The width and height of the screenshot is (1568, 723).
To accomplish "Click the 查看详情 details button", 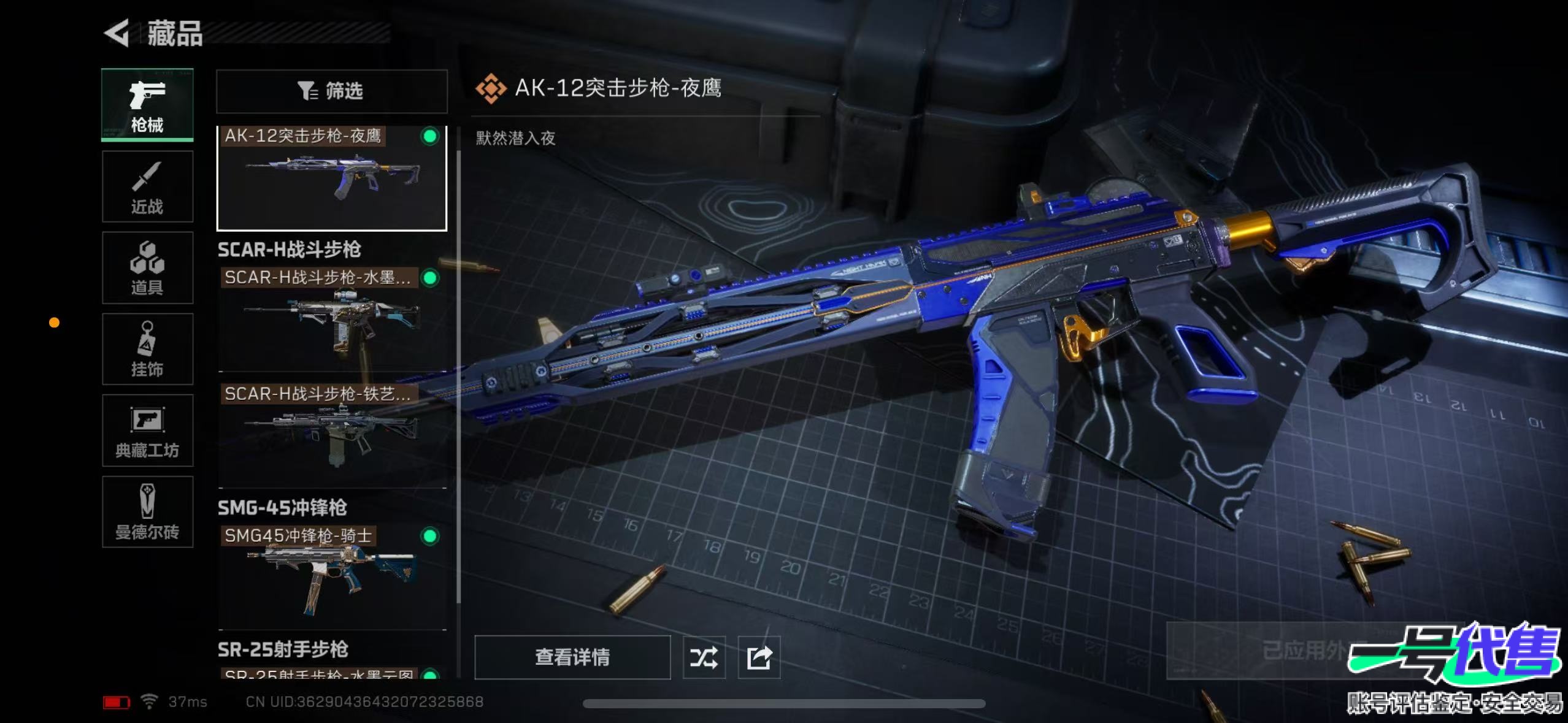I will [572, 657].
